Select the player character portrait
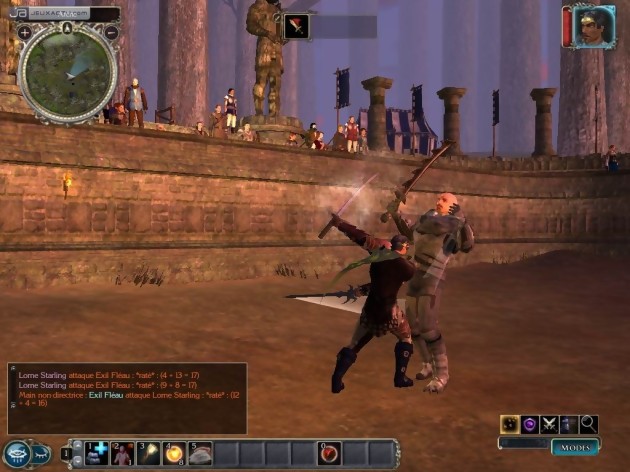 coord(594,27)
